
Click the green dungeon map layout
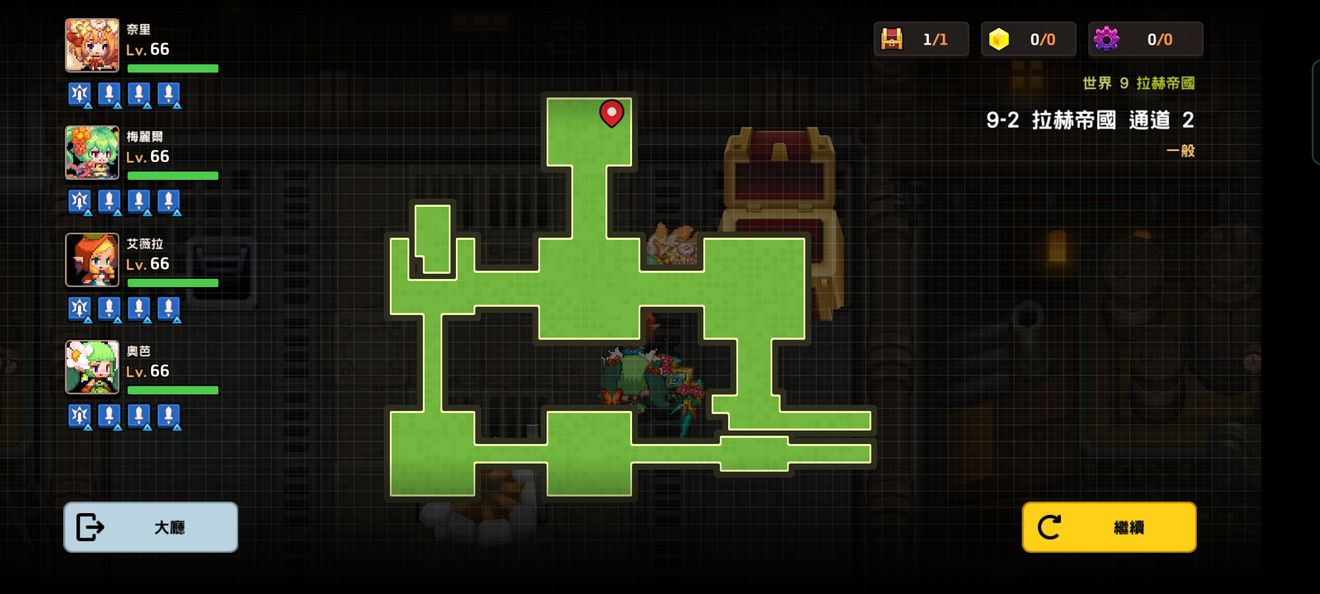(x=590, y=290)
